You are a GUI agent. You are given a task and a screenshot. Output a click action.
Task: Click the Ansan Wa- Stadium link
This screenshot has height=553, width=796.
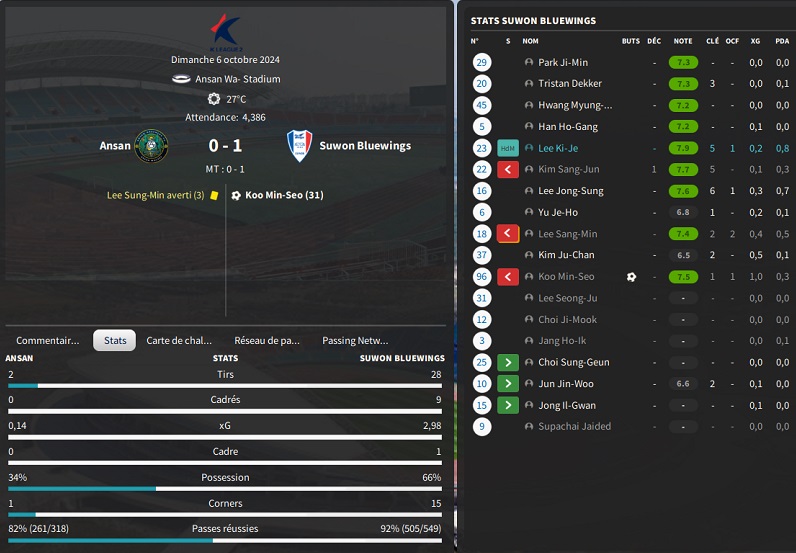tap(237, 79)
